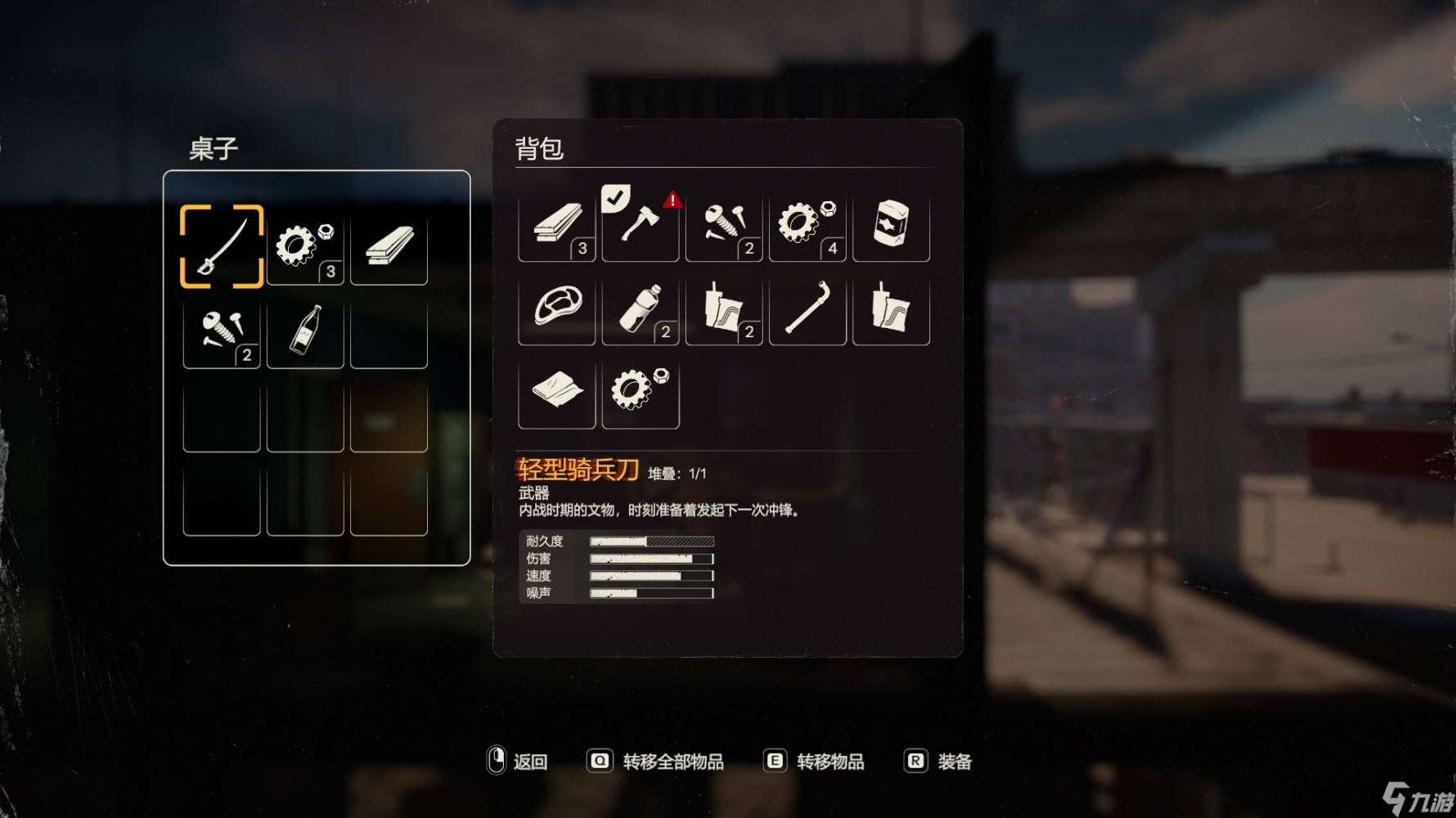Choose the table's stack of 2 screws
Viewport: 1456px width, 818px height.
pyautogui.click(x=222, y=330)
